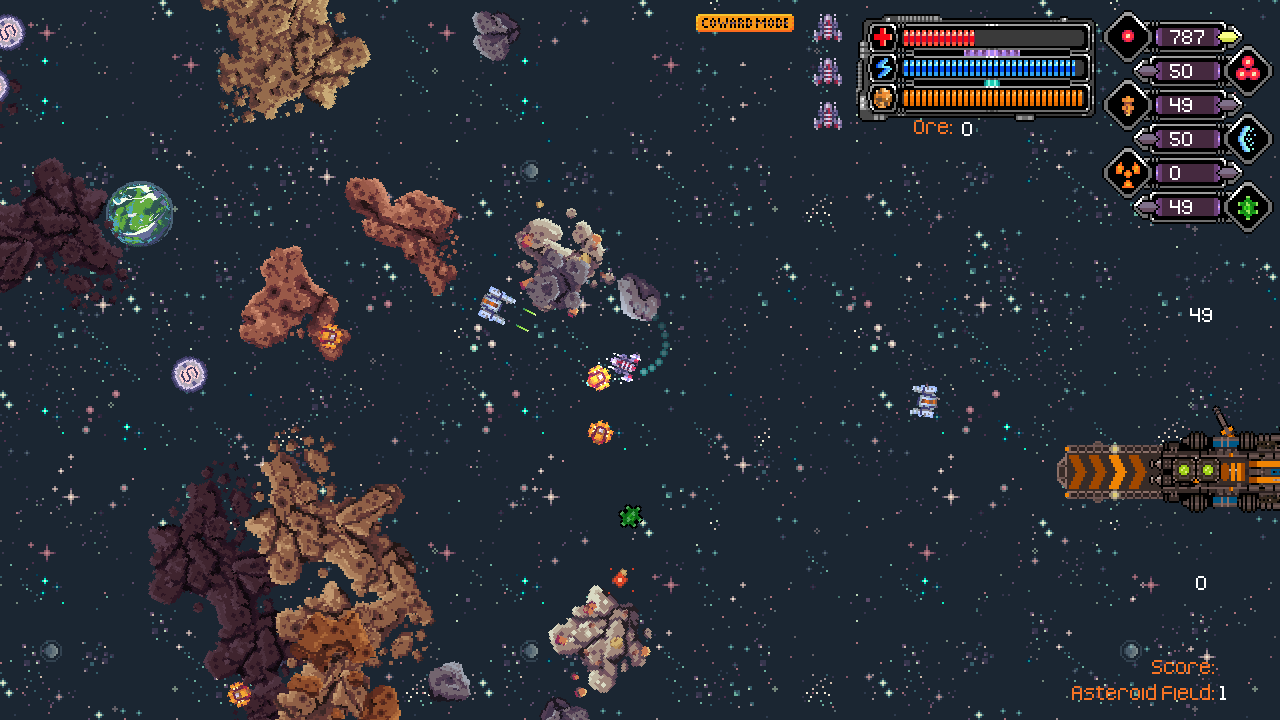The height and width of the screenshot is (720, 1280).
Task: Choose the triple red orb weapon icon
Action: coord(1247,71)
